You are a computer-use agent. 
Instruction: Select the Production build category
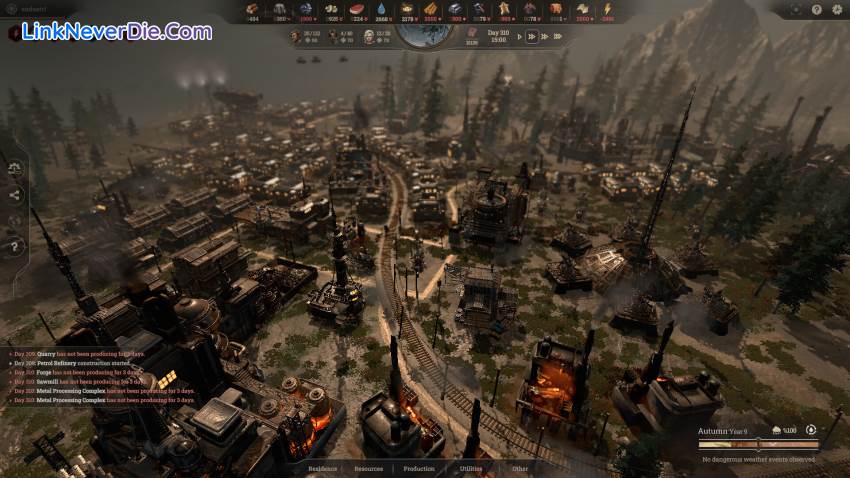click(x=419, y=468)
